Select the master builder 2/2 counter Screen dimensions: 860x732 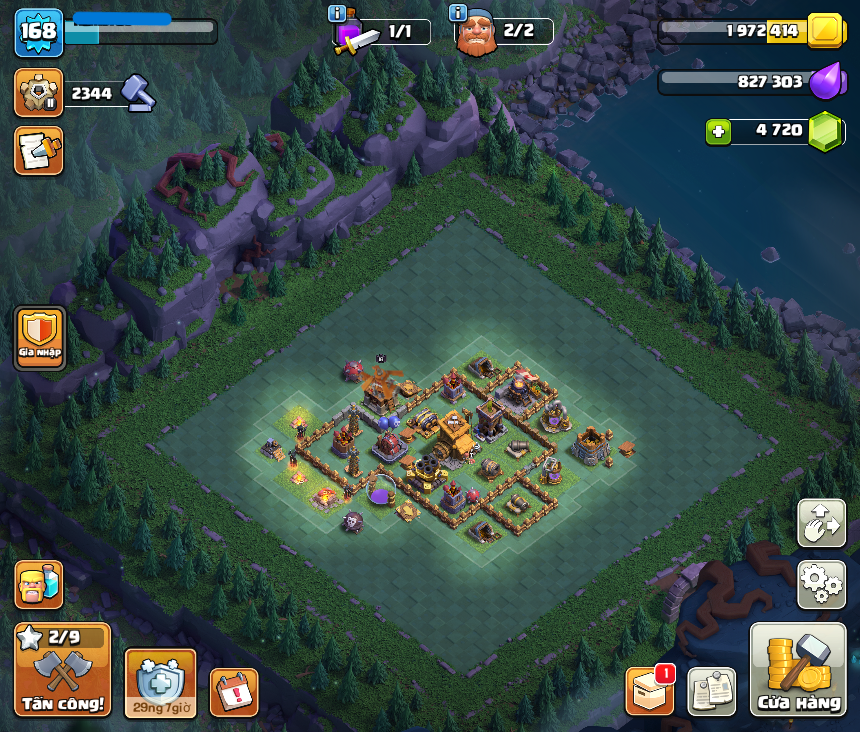click(x=505, y=32)
